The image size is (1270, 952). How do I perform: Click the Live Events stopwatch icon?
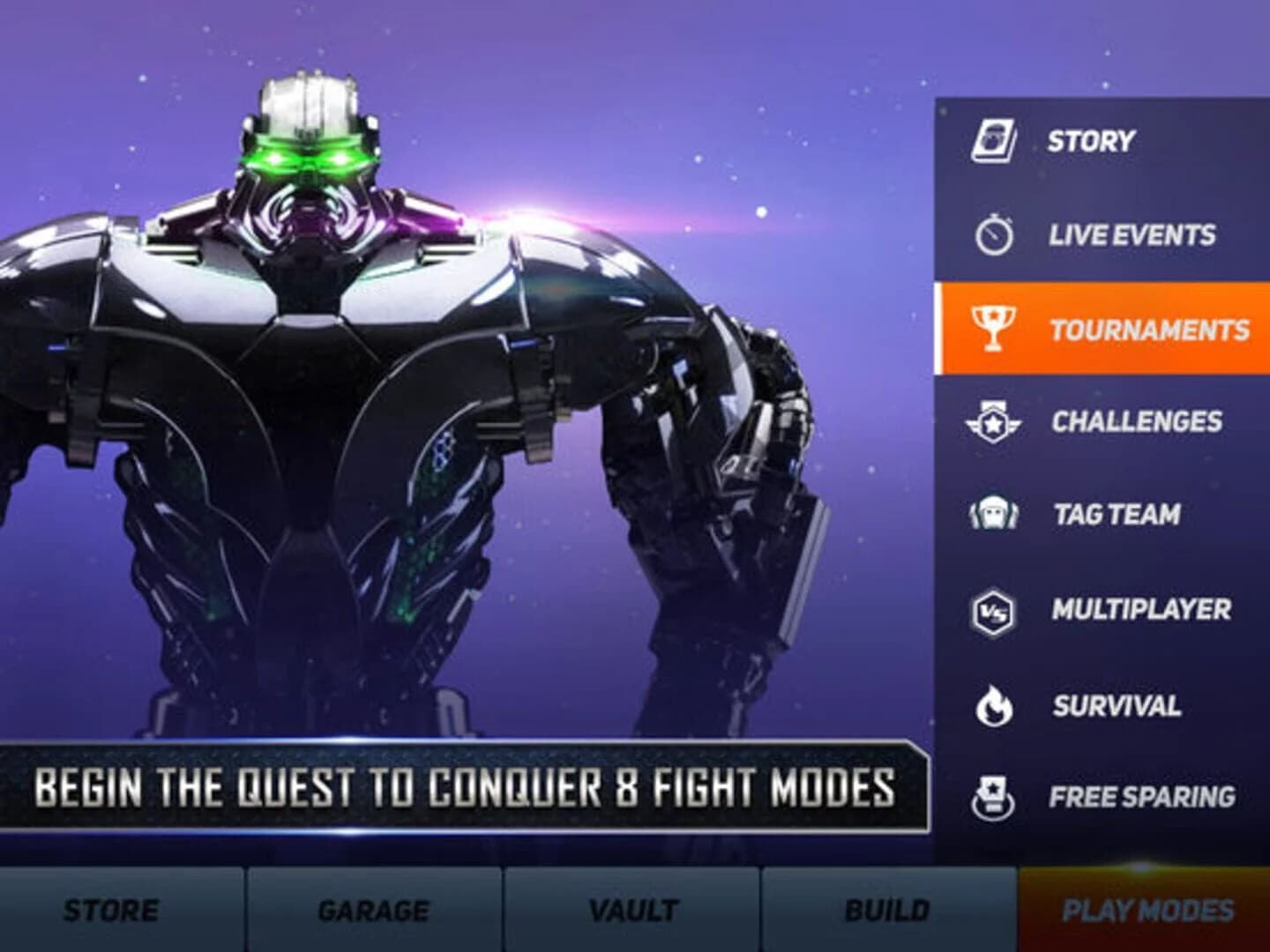995,235
